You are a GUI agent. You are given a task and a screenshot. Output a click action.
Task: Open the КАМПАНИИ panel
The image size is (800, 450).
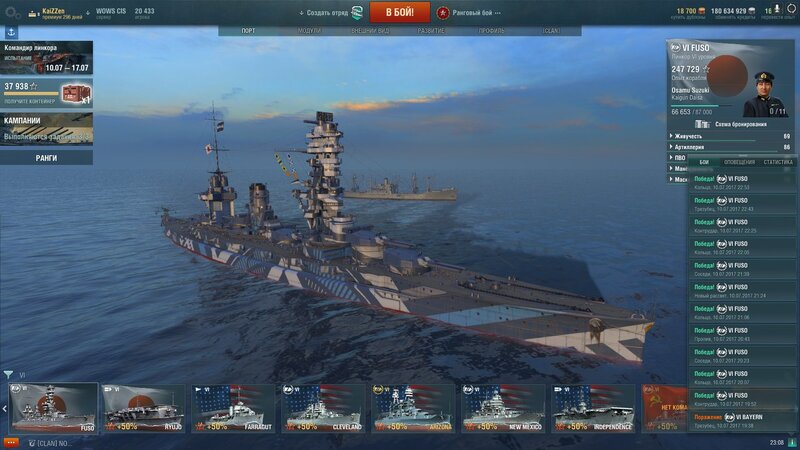coord(46,127)
